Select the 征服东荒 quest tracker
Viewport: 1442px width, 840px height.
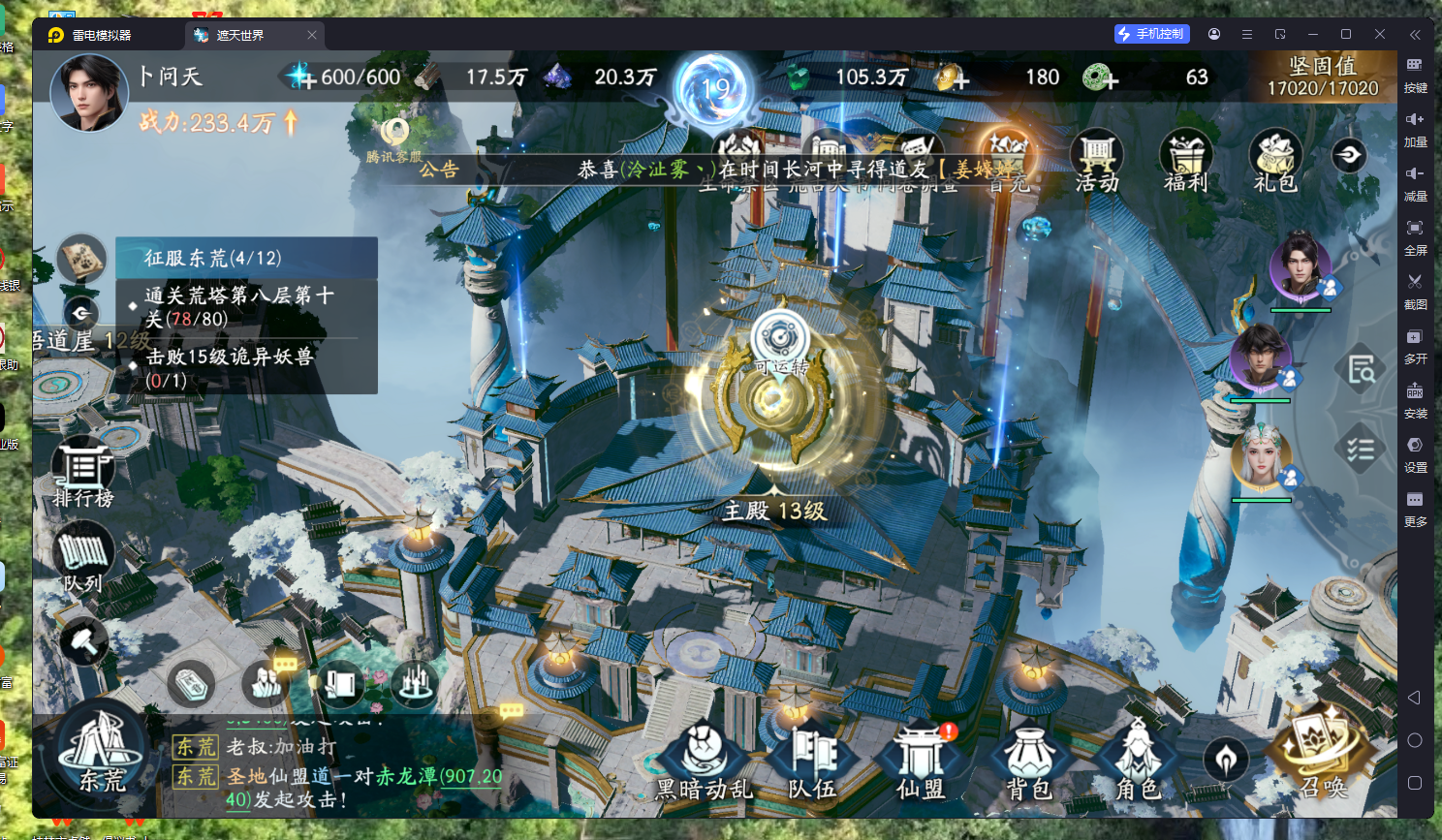(x=246, y=258)
